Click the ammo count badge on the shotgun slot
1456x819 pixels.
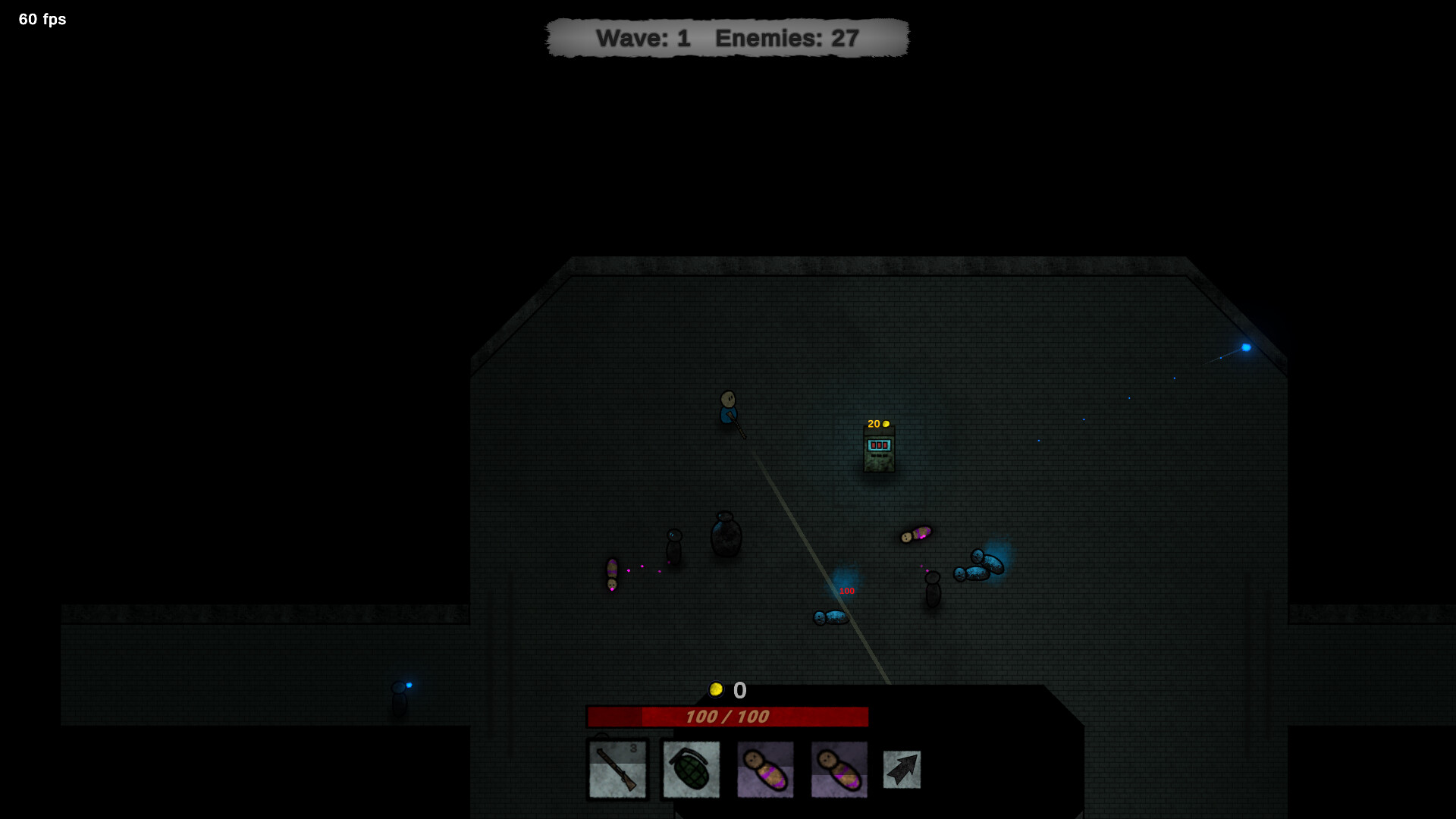point(634,748)
